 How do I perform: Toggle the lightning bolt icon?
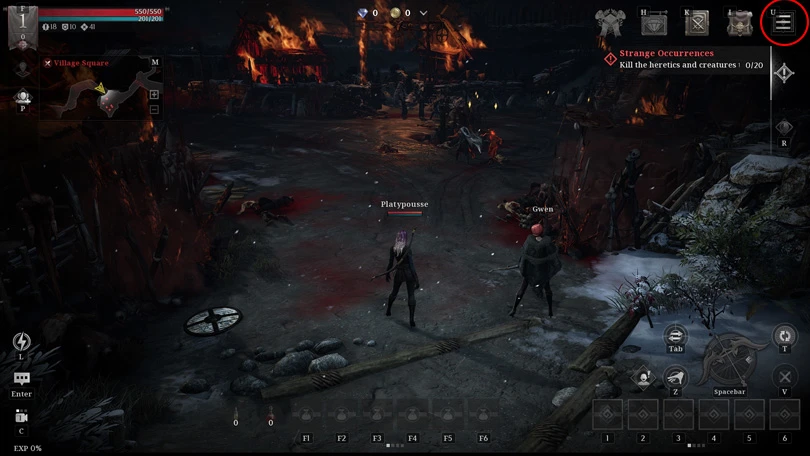(x=21, y=342)
